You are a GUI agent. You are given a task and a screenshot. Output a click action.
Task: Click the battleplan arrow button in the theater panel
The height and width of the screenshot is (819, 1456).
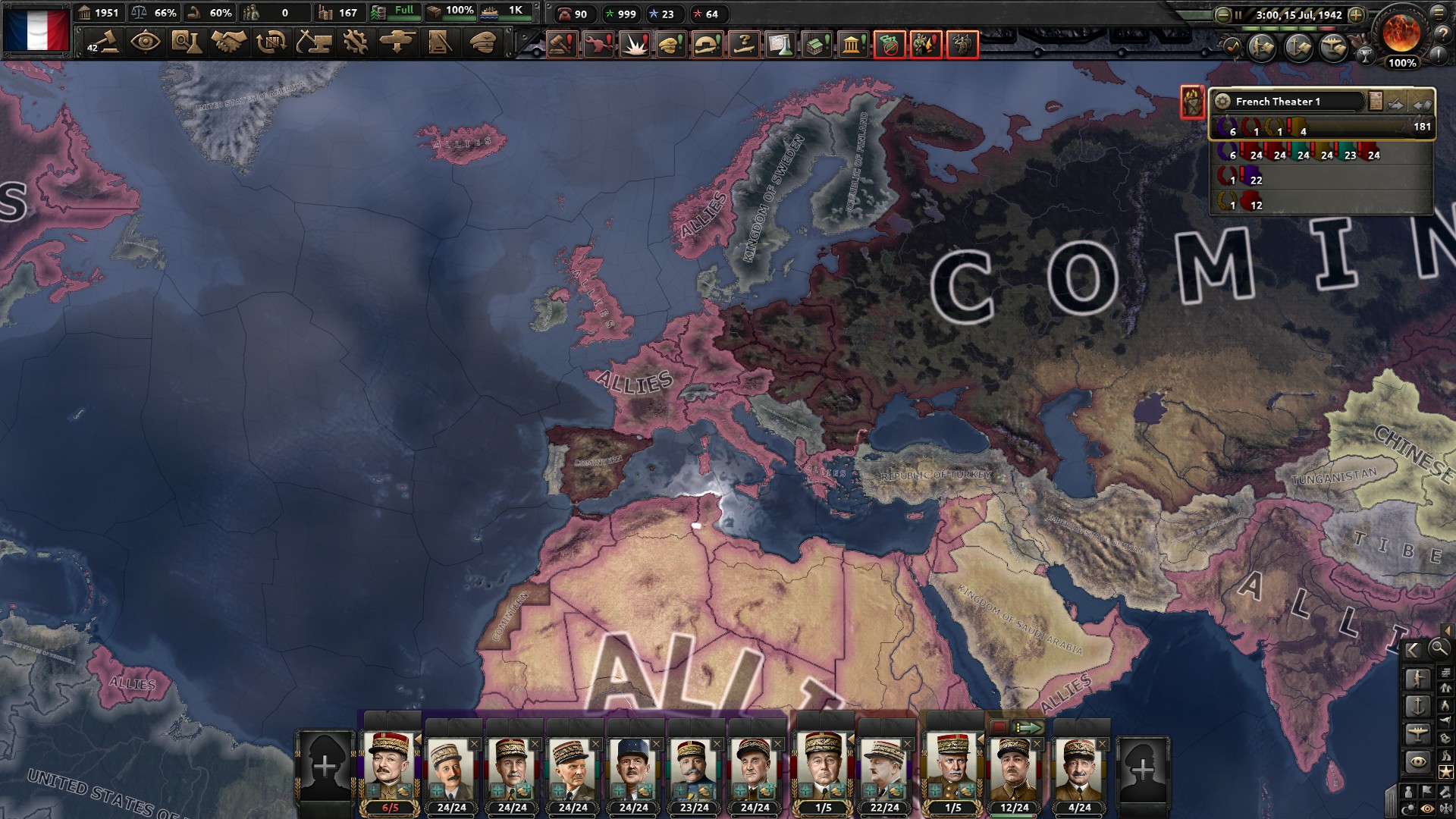click(1395, 105)
